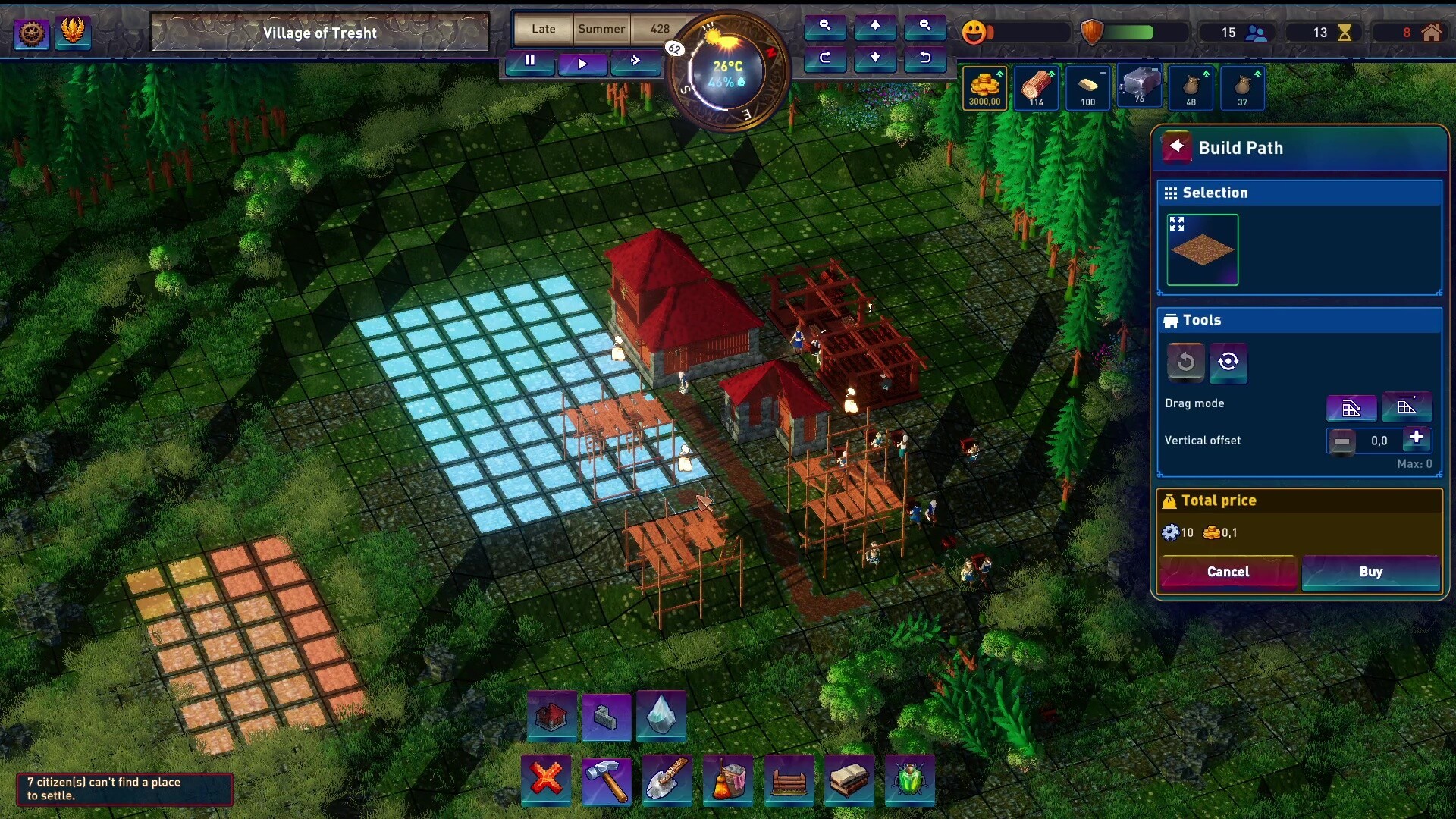Choose the shovel terrain tool

[x=667, y=779]
